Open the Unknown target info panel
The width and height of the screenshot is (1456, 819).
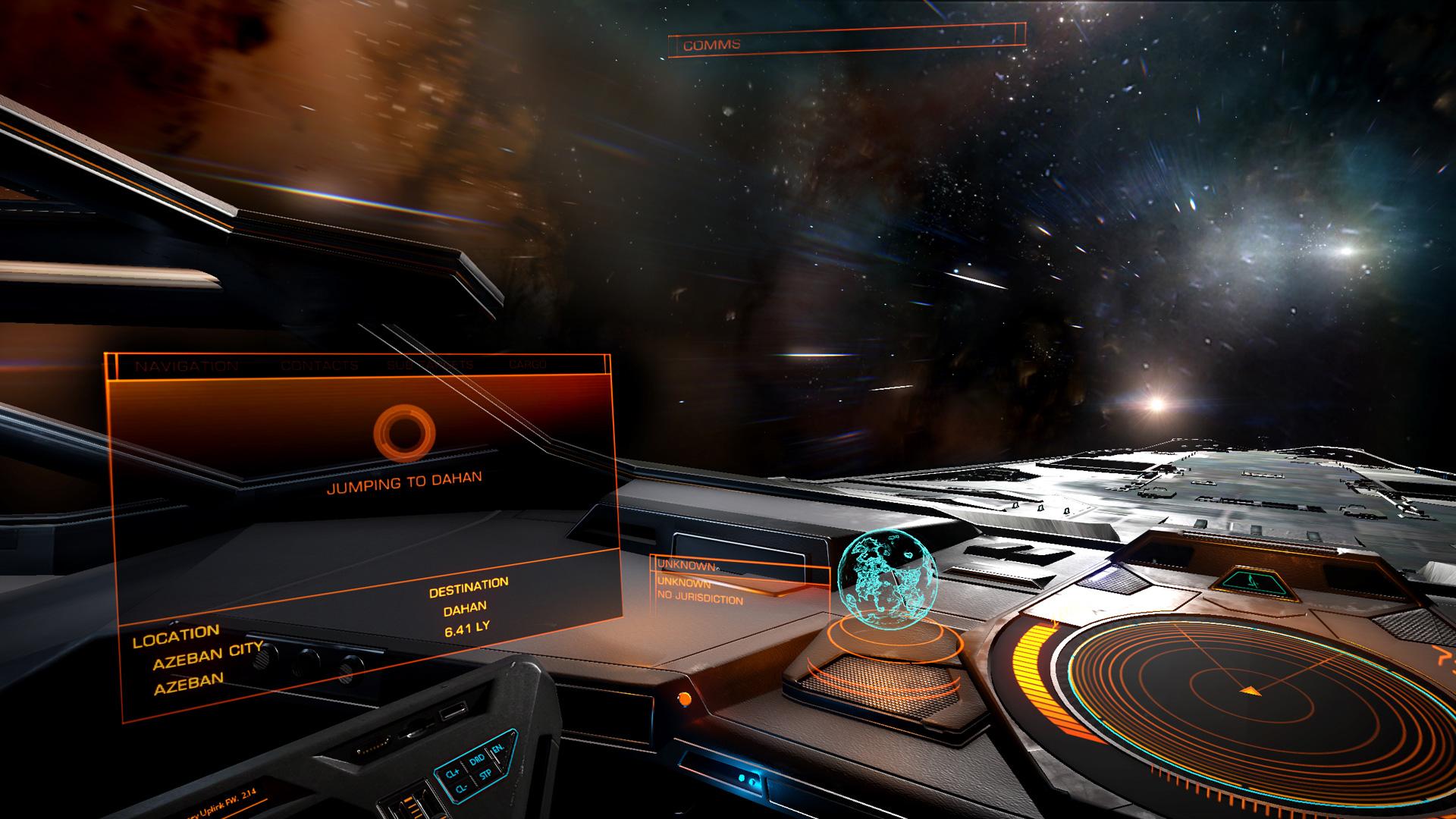698,582
